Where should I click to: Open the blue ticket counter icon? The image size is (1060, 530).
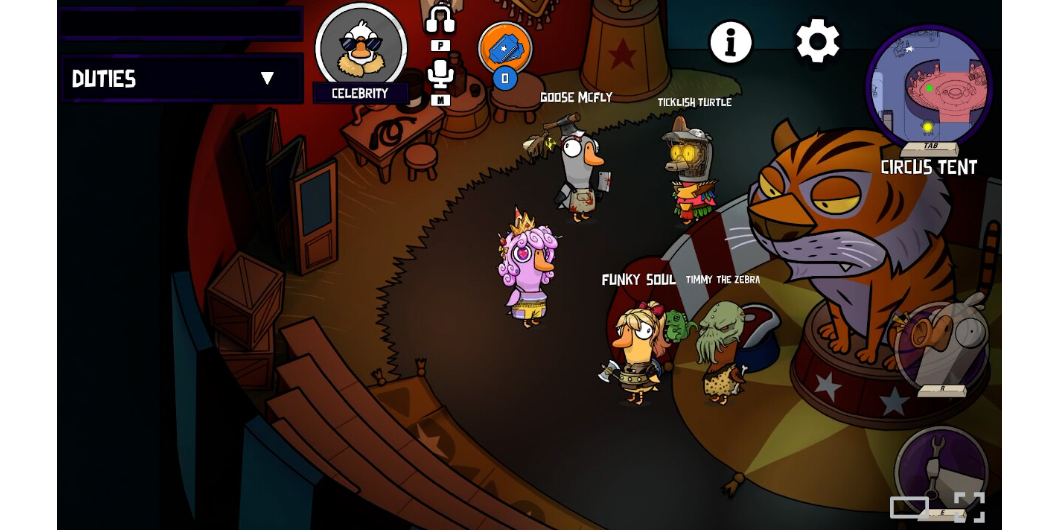pos(505,47)
